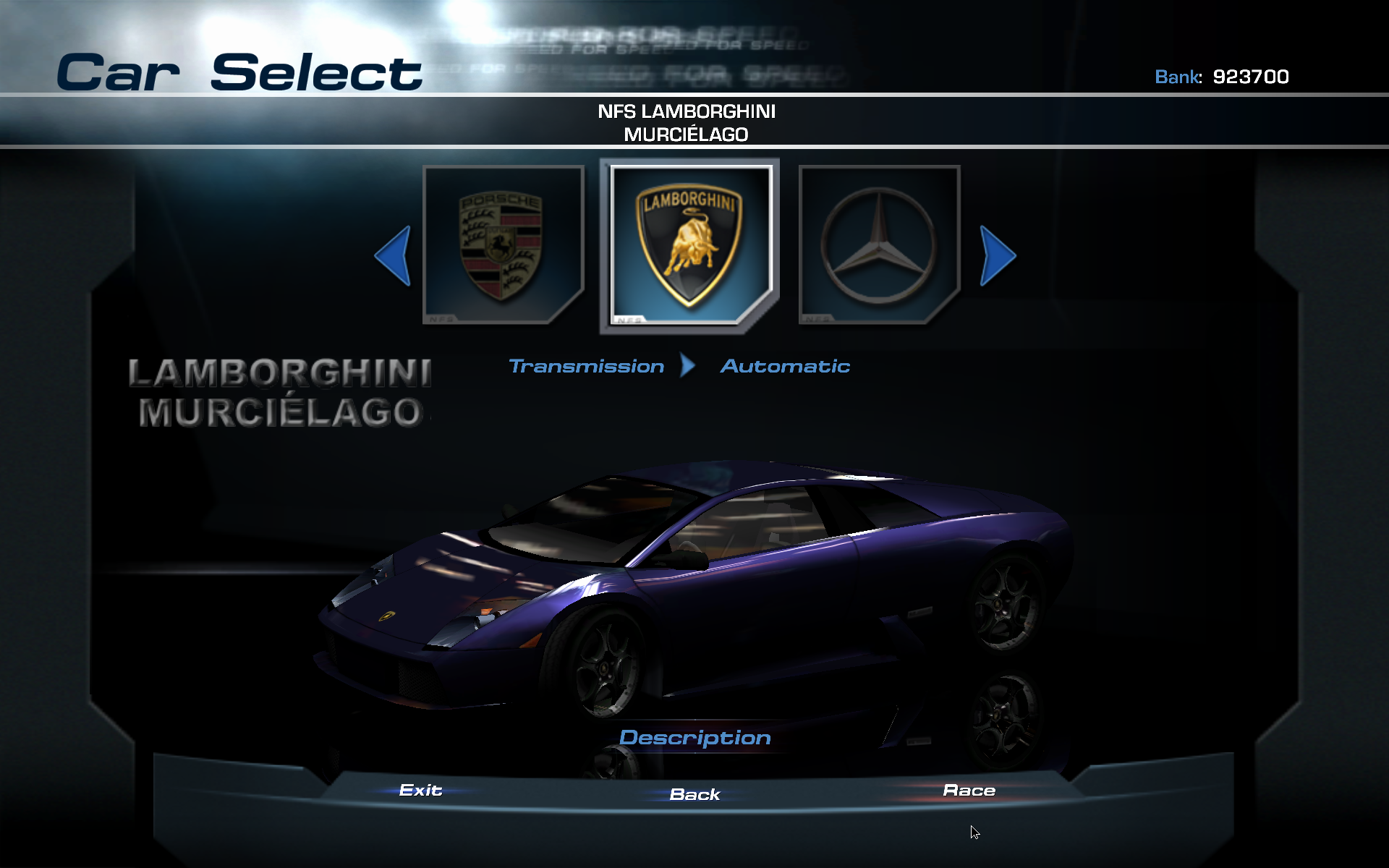Exit the Car Select screen
The height and width of the screenshot is (868, 1389).
click(420, 790)
